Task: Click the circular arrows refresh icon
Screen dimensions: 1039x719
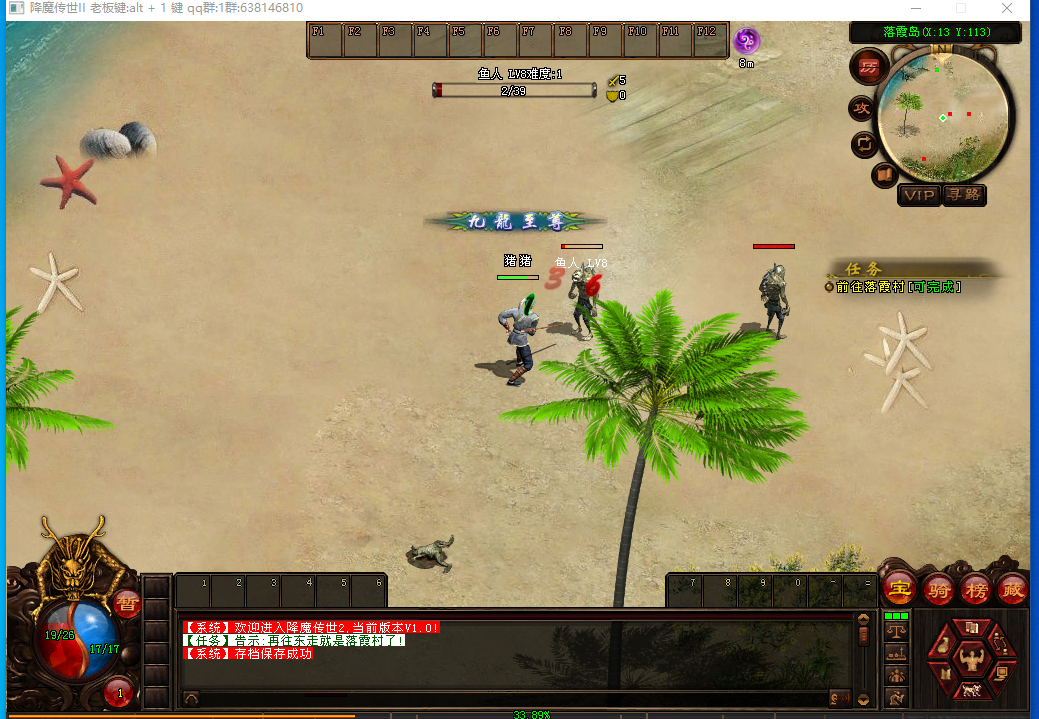Action: [863, 144]
